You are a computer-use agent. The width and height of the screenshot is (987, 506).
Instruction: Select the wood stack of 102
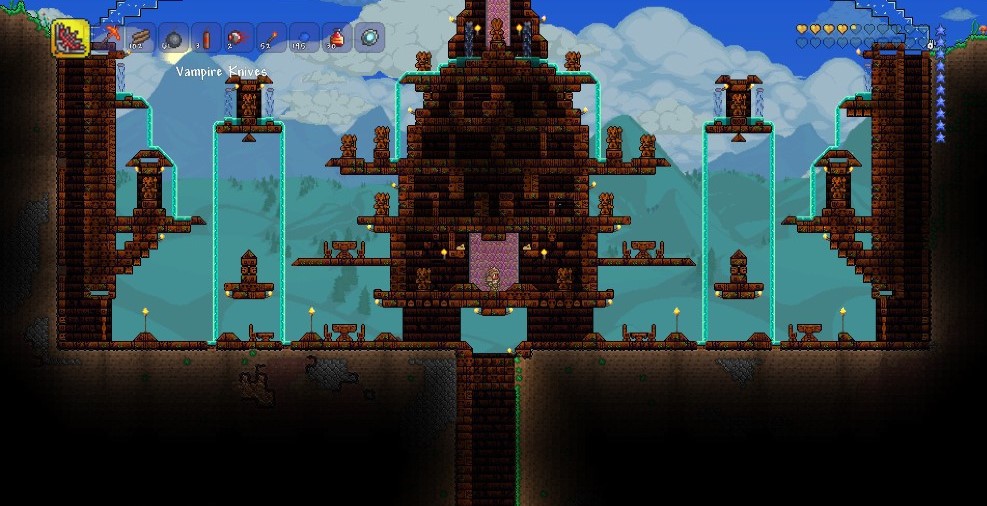[140, 39]
